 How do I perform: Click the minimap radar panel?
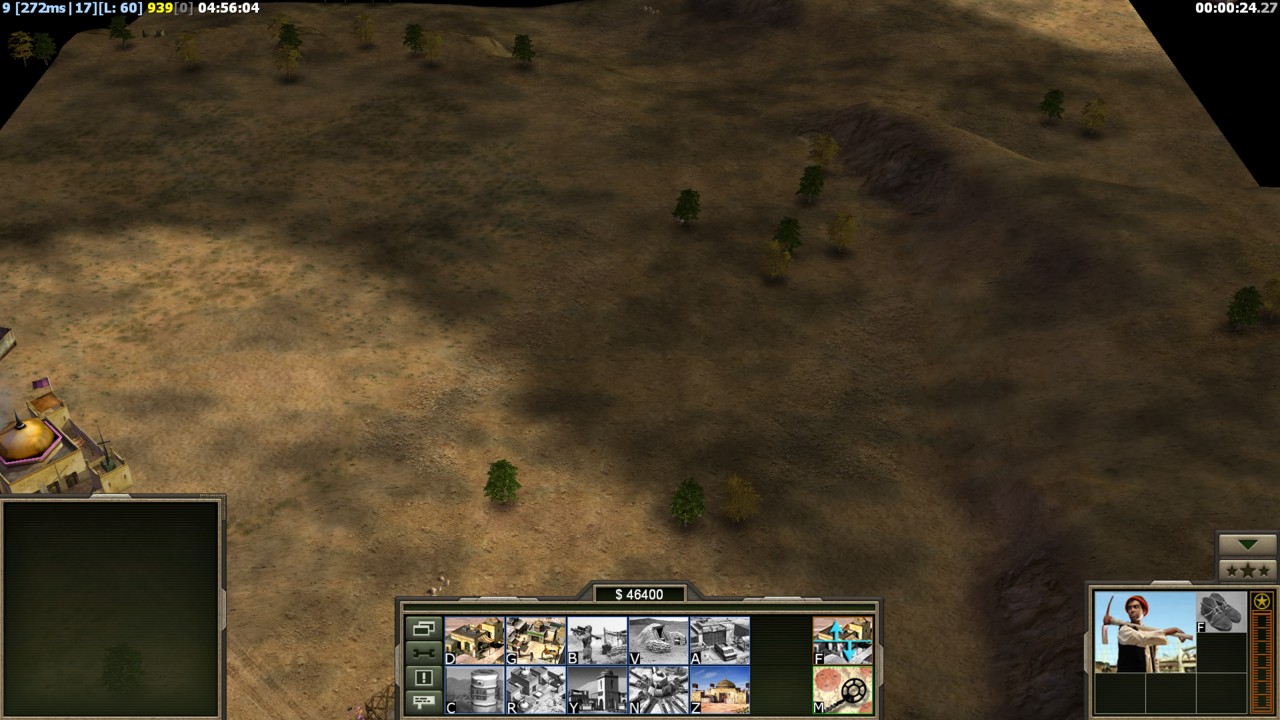pyautogui.click(x=111, y=608)
